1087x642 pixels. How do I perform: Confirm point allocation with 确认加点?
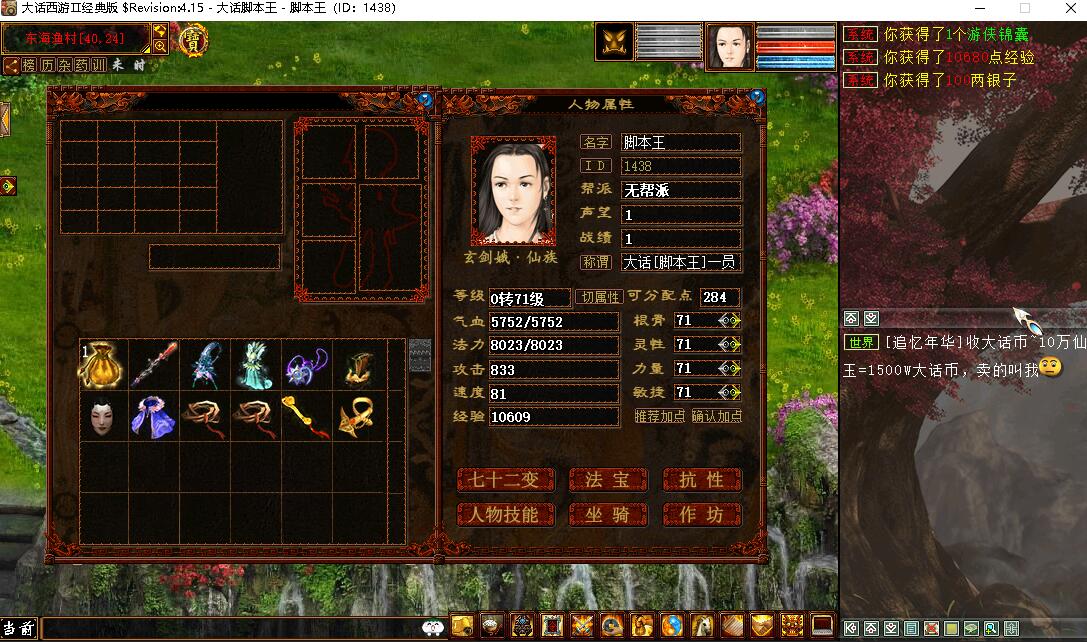click(x=717, y=416)
